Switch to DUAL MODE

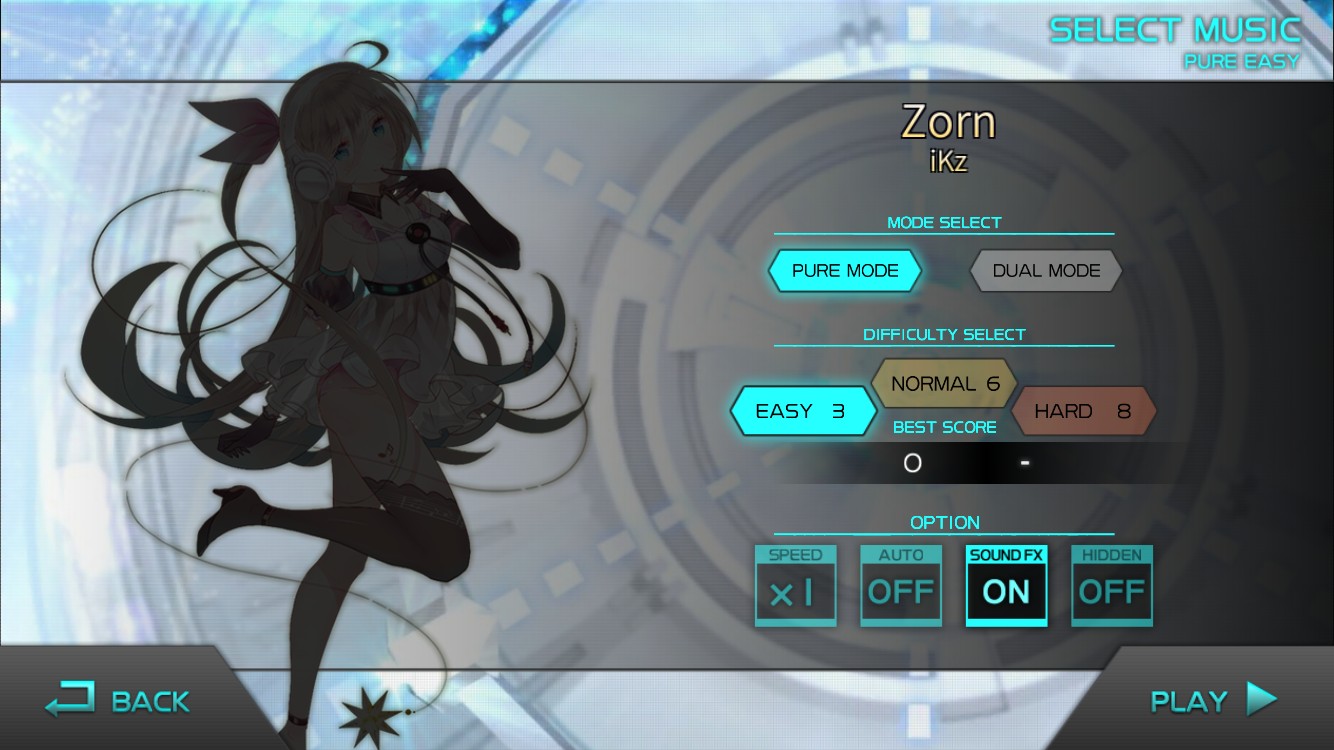[x=1045, y=270]
